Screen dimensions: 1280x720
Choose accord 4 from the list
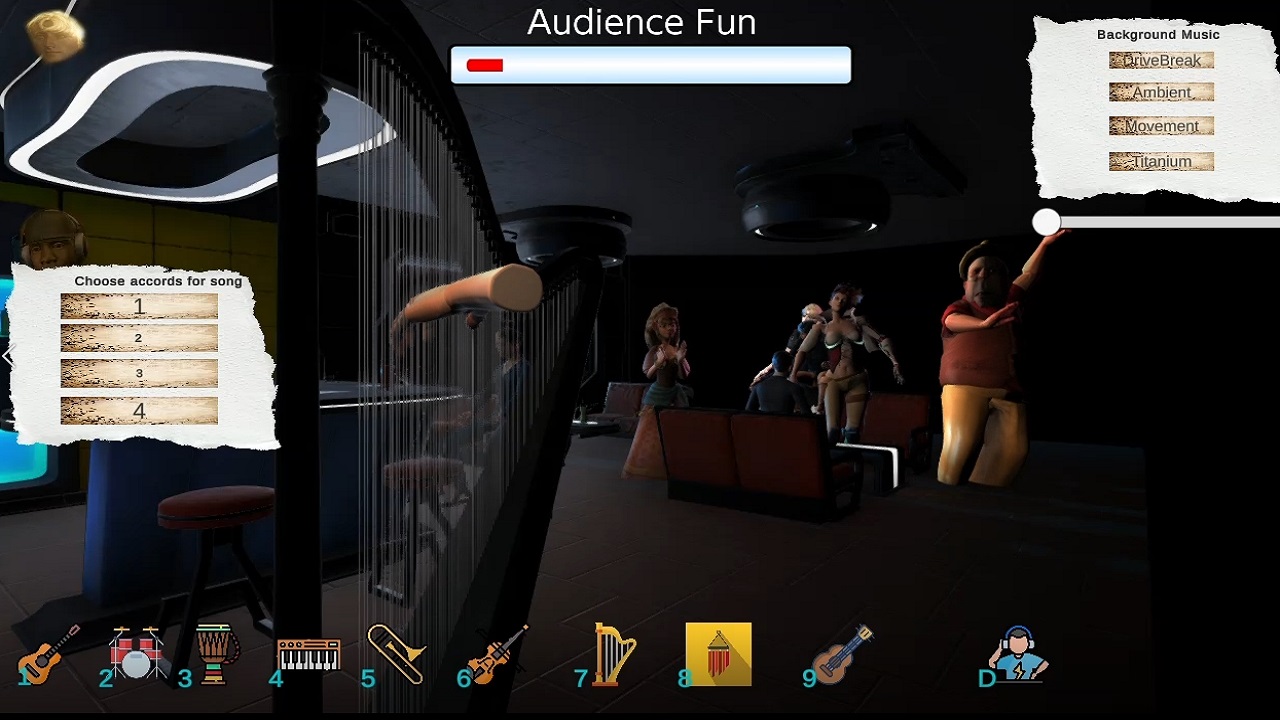click(138, 408)
